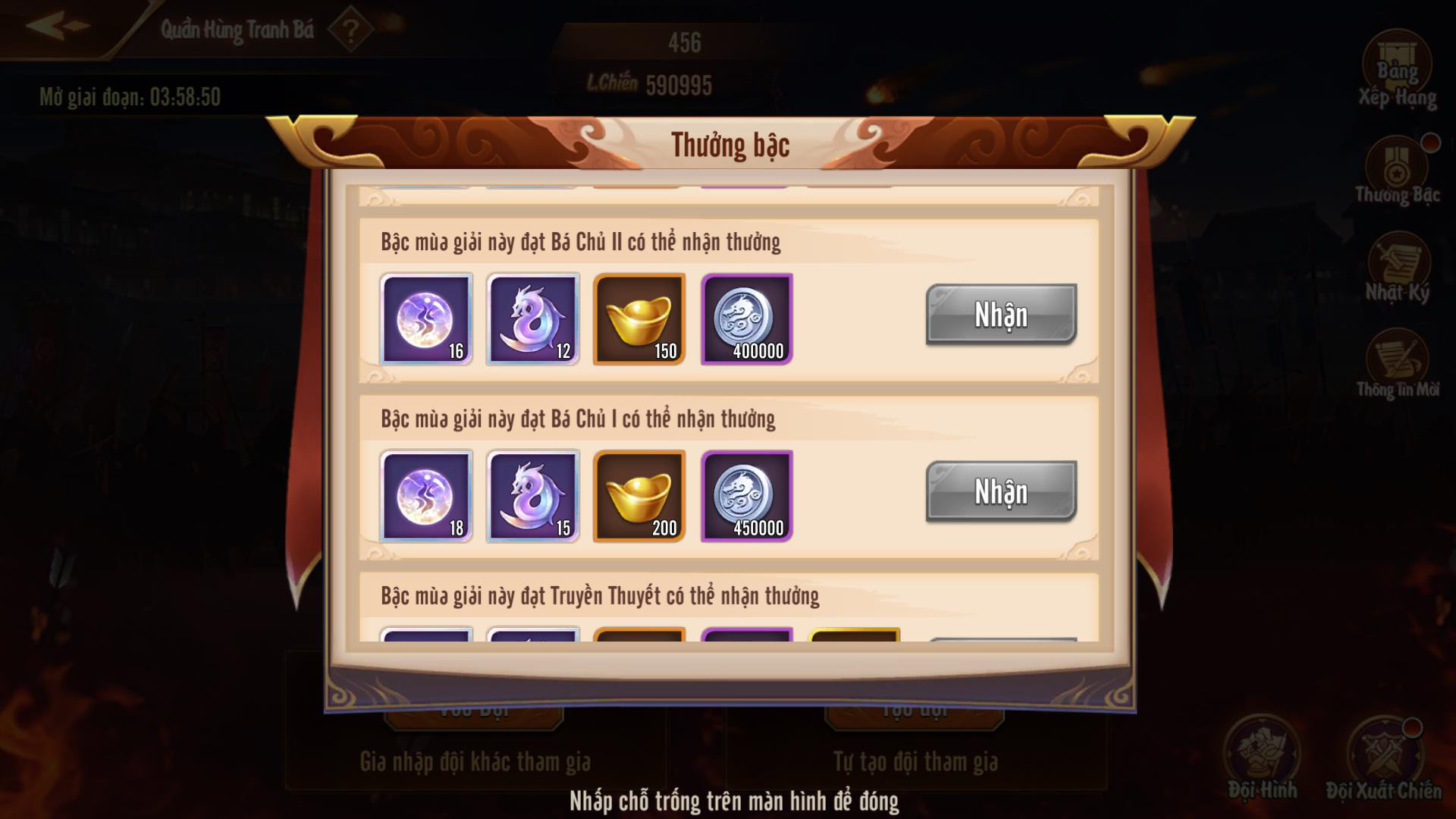Click the gold ingot reward showing 200
1456x819 pixels.
pyautogui.click(x=639, y=497)
